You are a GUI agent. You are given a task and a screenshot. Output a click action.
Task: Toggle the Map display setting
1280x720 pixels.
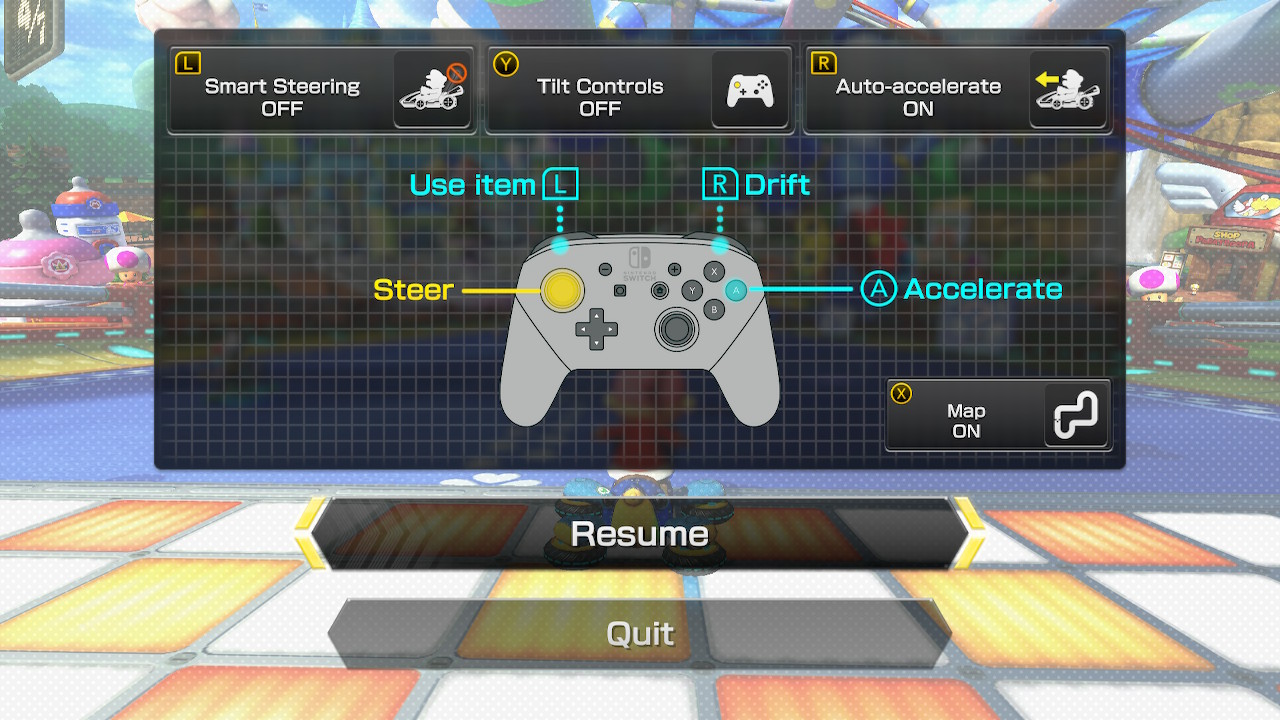[x=998, y=415]
